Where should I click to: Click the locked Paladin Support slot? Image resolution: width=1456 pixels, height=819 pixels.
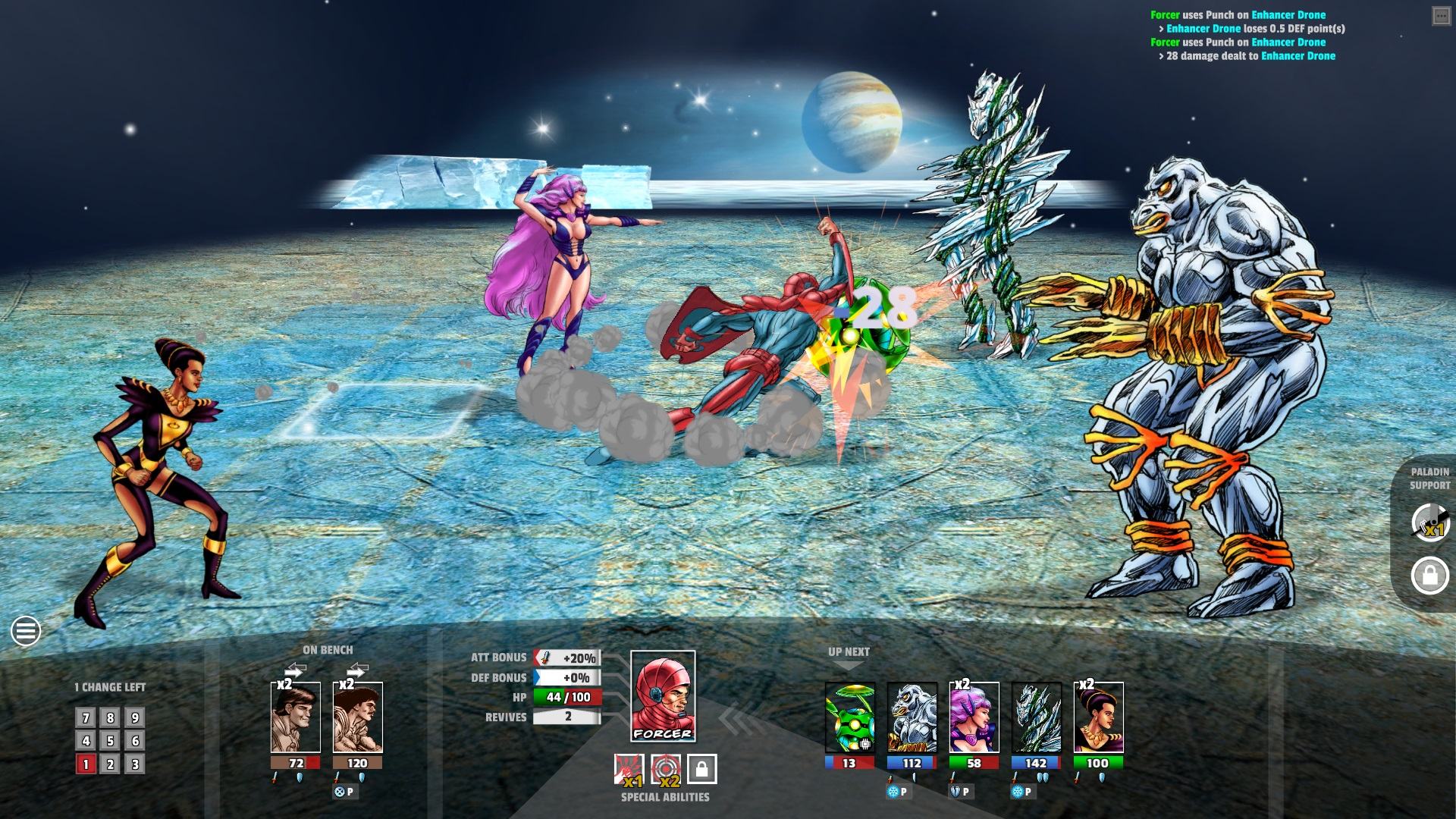1429,576
